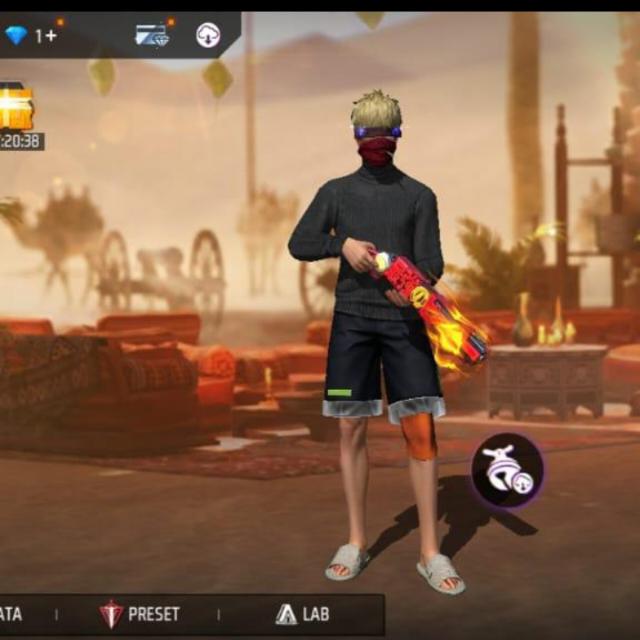Open the cloud download center icon
The width and height of the screenshot is (640, 640).
pos(208,35)
